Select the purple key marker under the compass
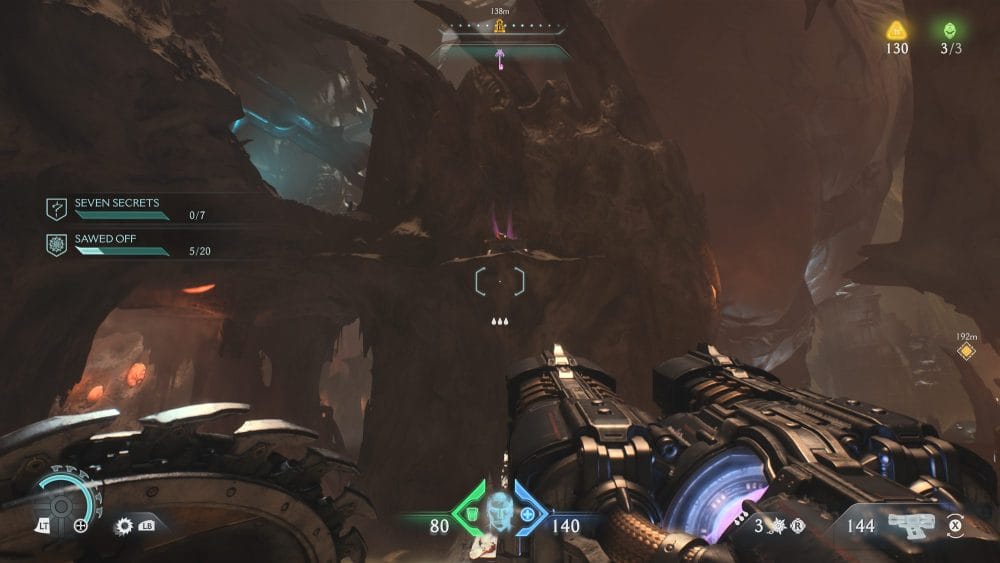Screen dimensions: 1000x563 click(x=500, y=60)
